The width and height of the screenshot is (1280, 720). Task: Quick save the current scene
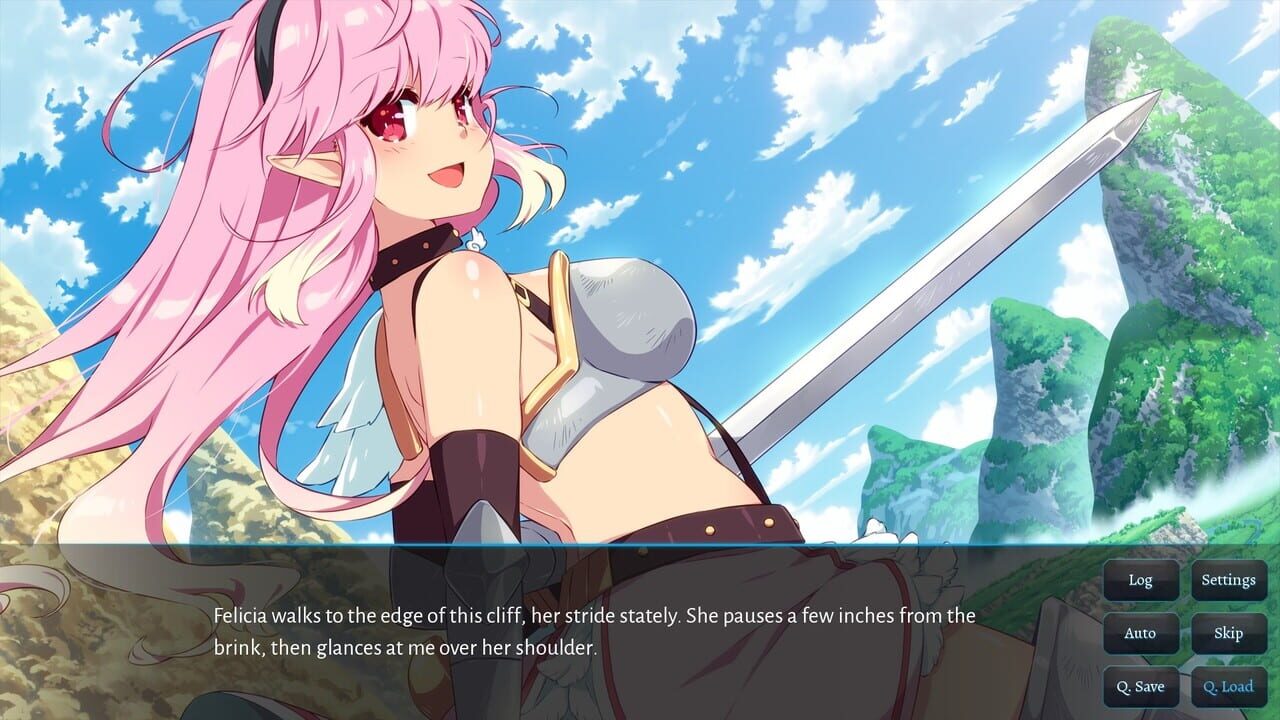pyautogui.click(x=1141, y=687)
